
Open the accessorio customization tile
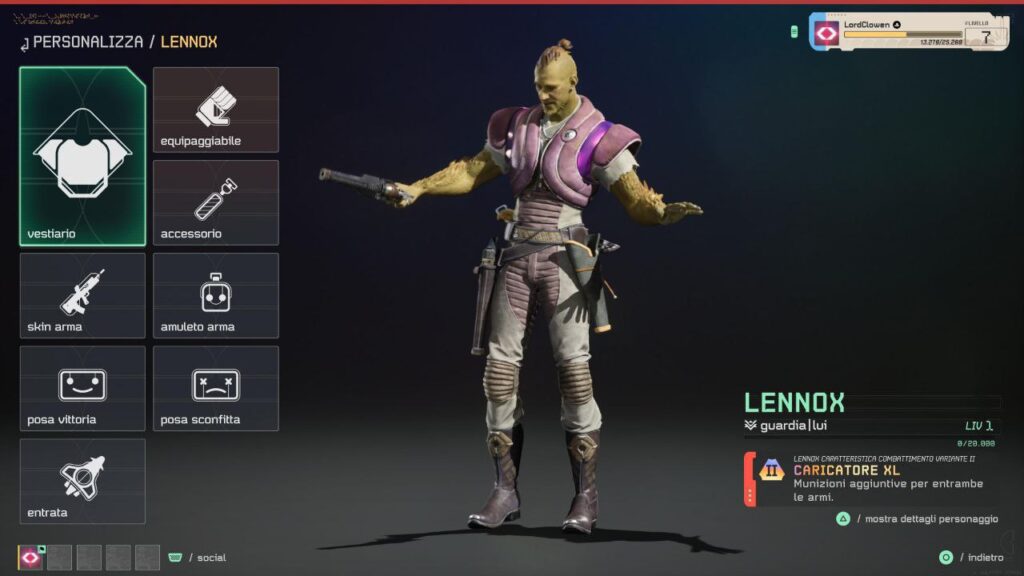tap(216, 203)
